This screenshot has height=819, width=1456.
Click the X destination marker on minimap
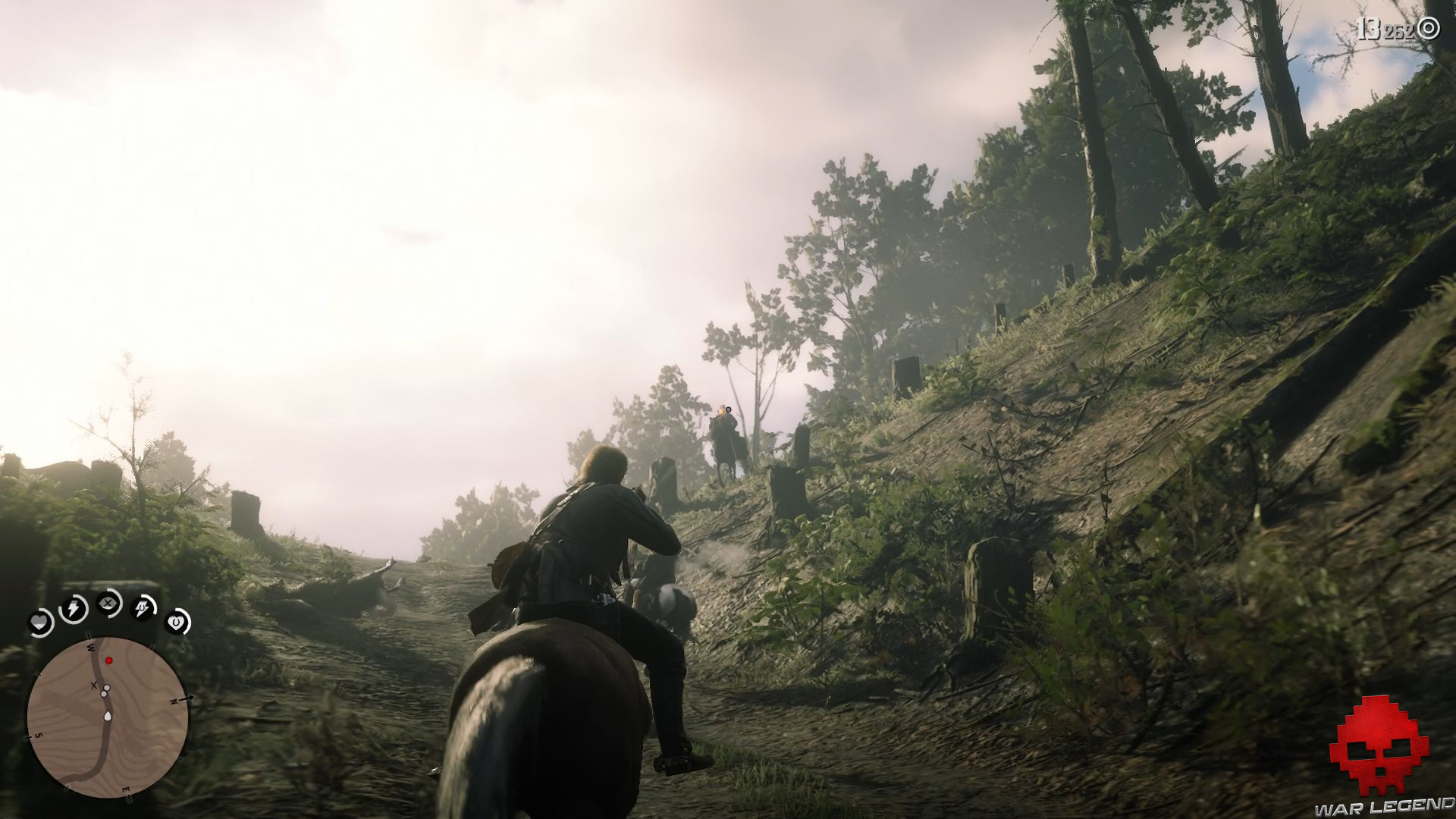(x=93, y=685)
